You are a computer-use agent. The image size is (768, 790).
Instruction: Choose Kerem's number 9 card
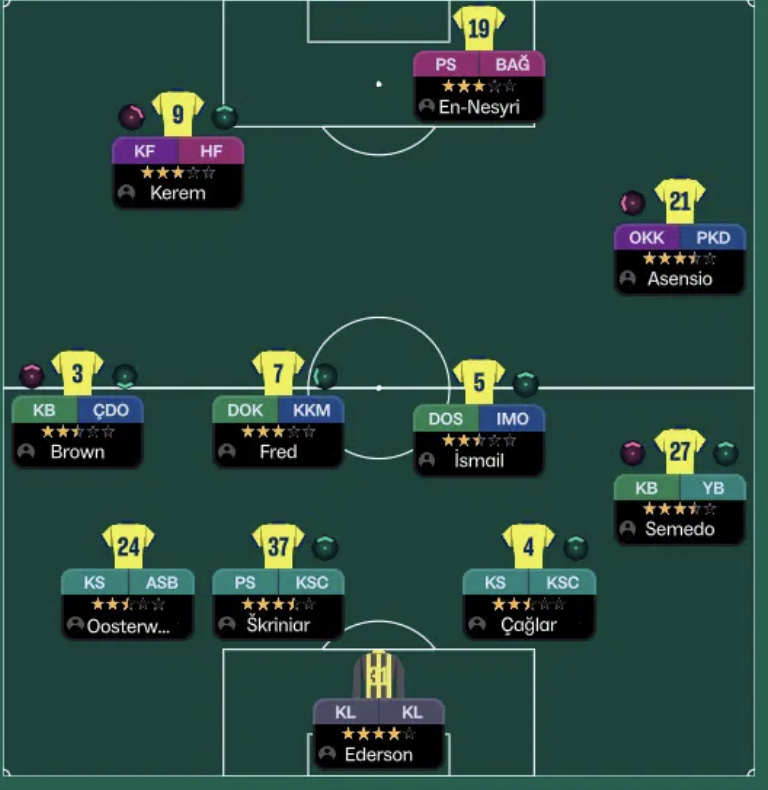click(x=178, y=192)
